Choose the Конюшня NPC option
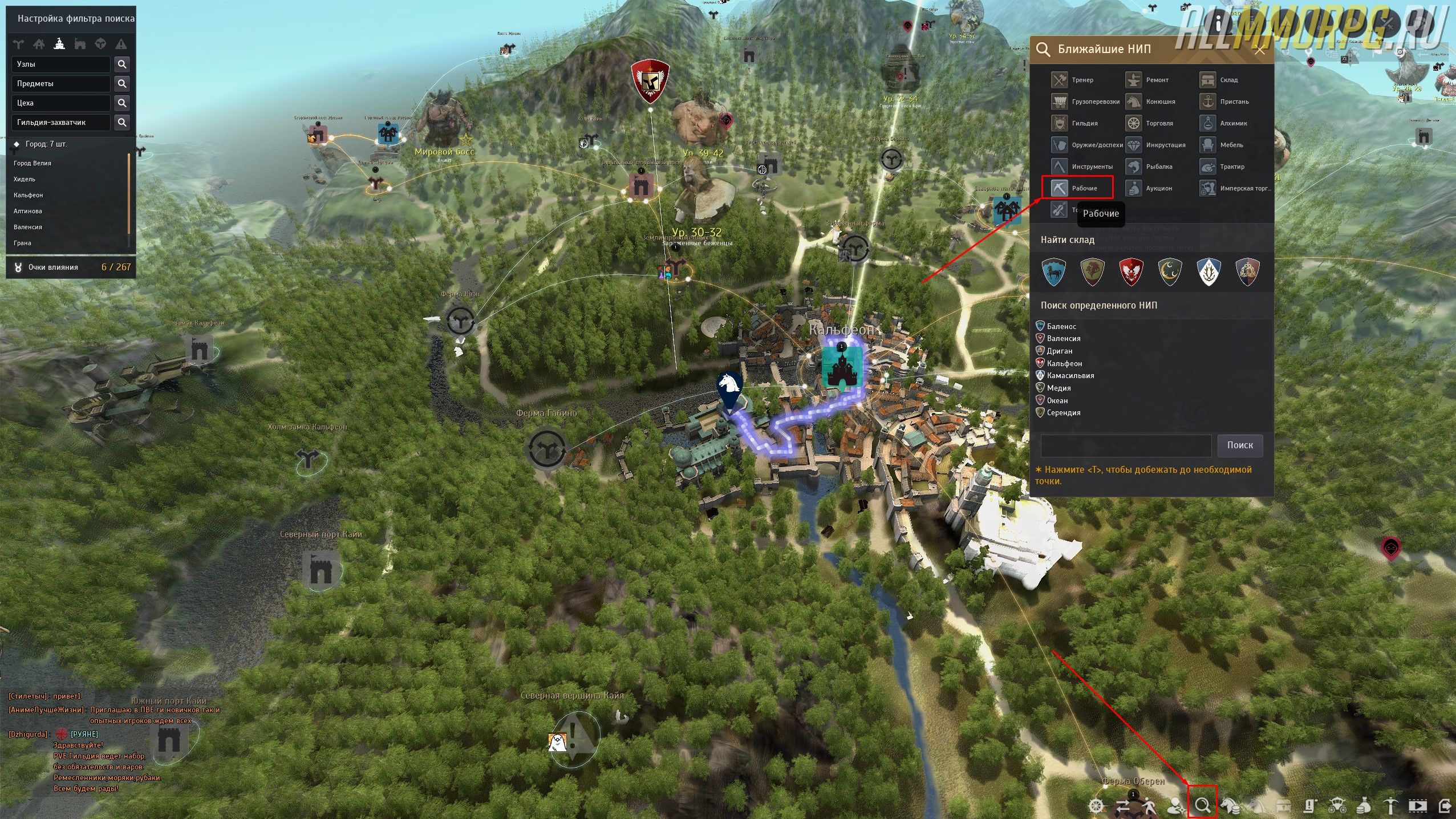This screenshot has width=1456, height=819. [x=1151, y=102]
